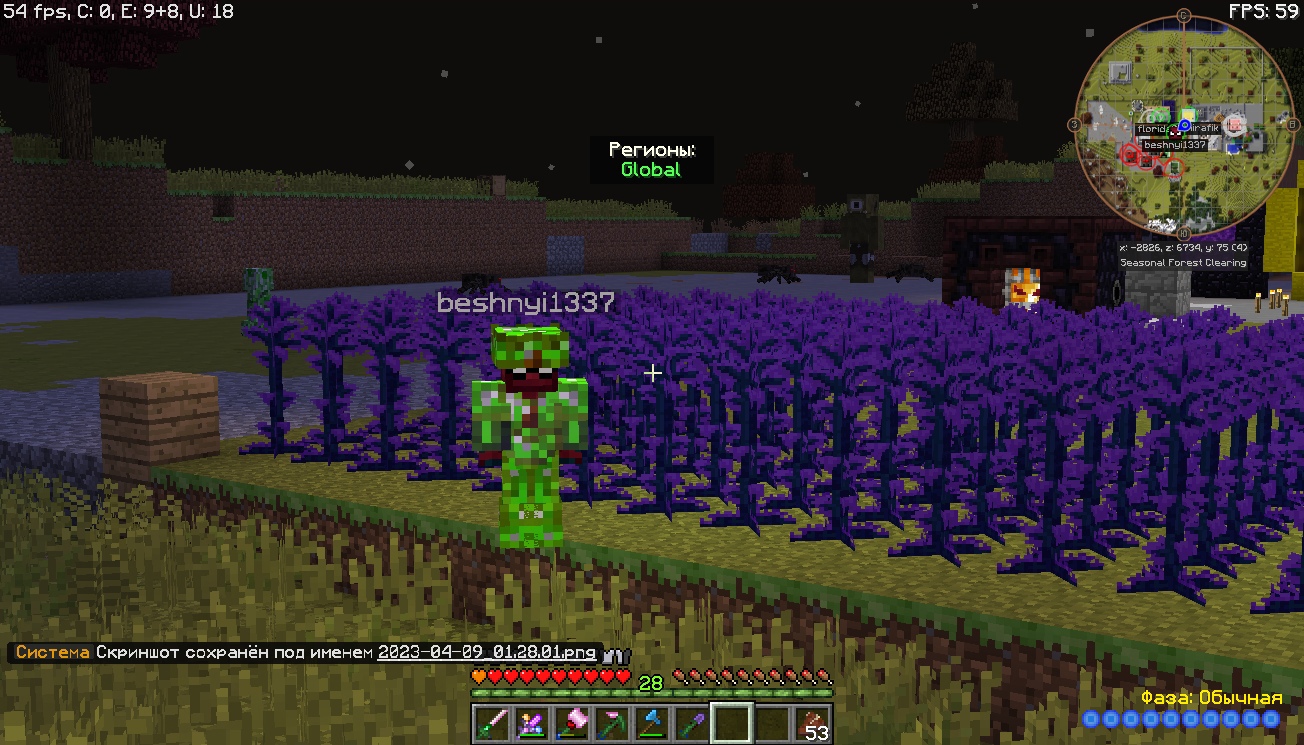Image resolution: width=1304 pixels, height=745 pixels.
Task: Select the pickaxe hotbar slot
Action: pos(610,723)
